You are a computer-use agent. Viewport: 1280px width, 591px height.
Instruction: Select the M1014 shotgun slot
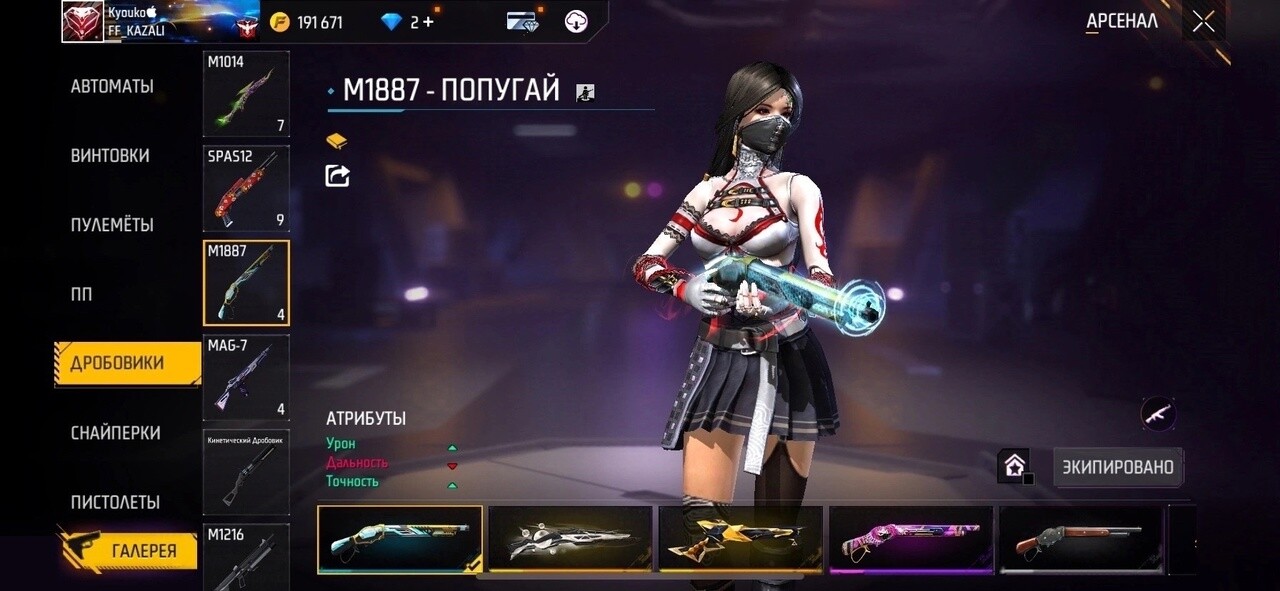pos(246,94)
